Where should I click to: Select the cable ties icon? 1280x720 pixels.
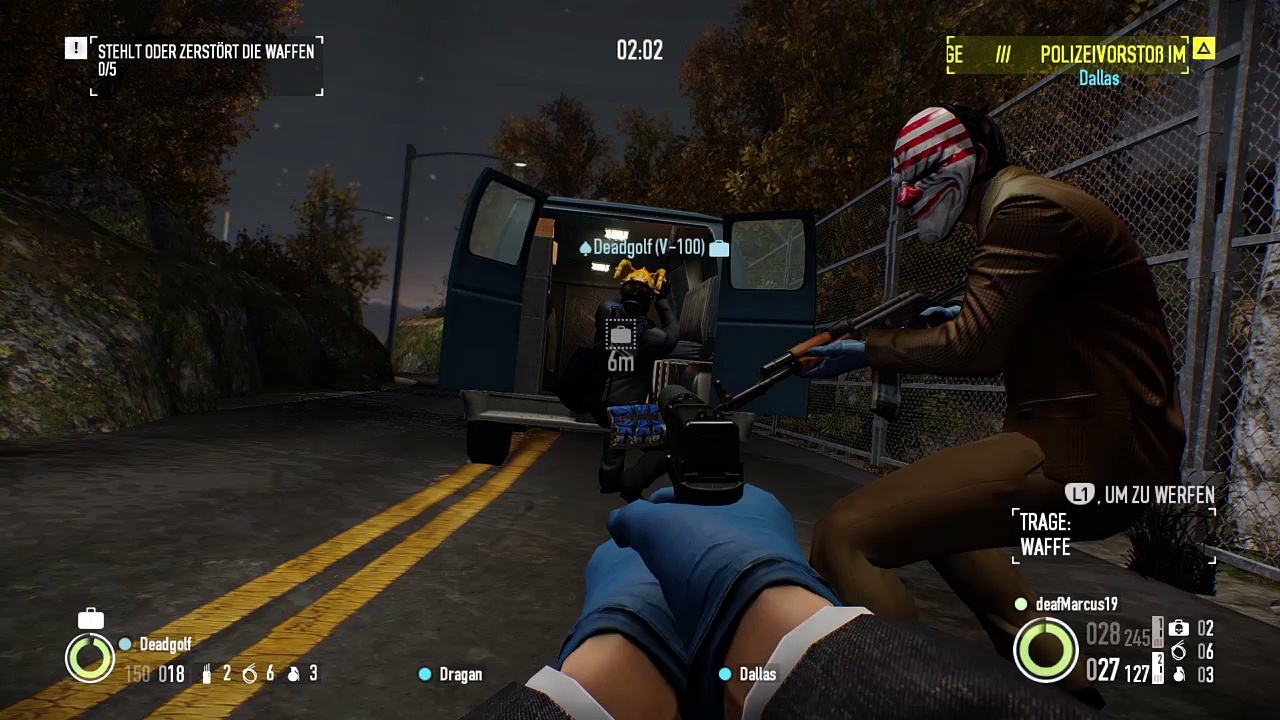1179,652
